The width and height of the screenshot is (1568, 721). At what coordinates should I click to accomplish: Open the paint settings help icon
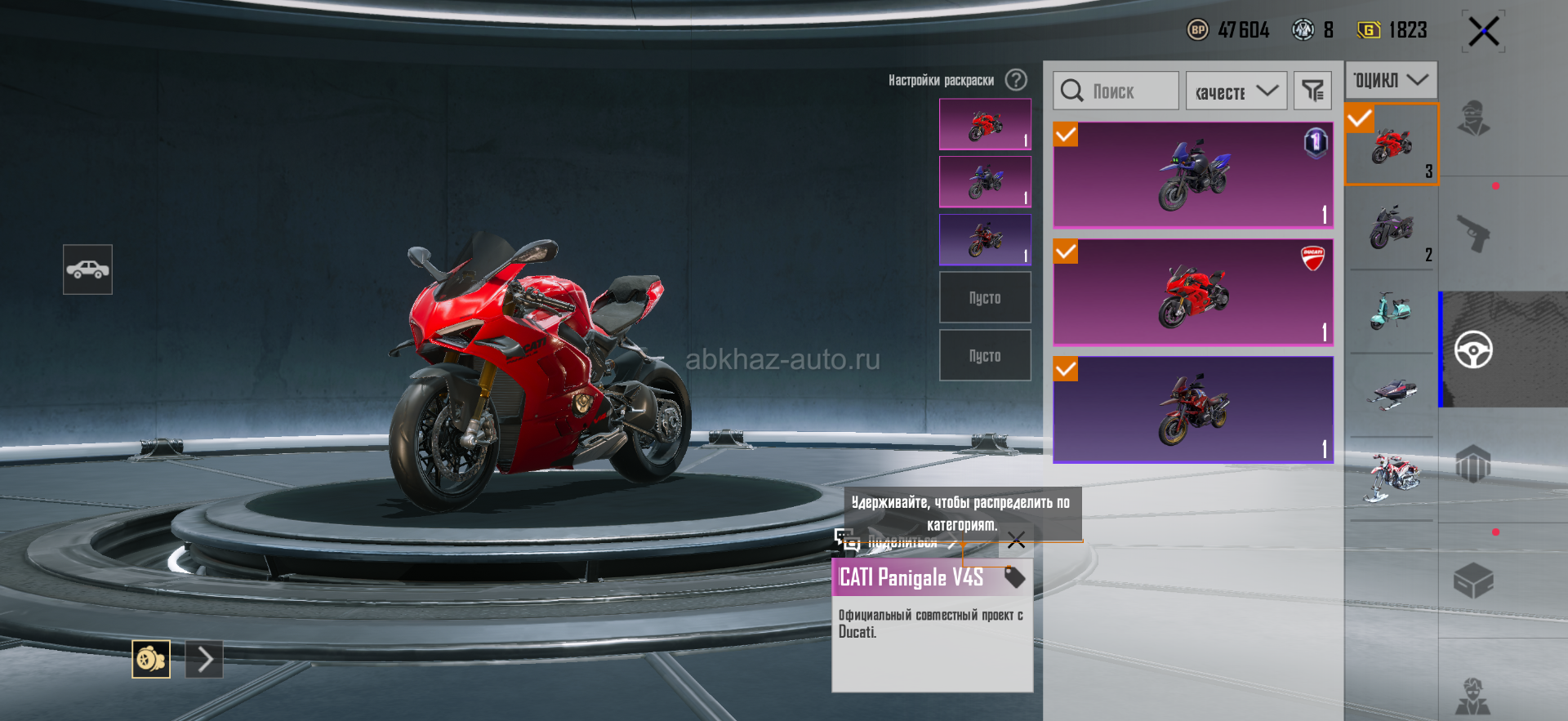1016,80
